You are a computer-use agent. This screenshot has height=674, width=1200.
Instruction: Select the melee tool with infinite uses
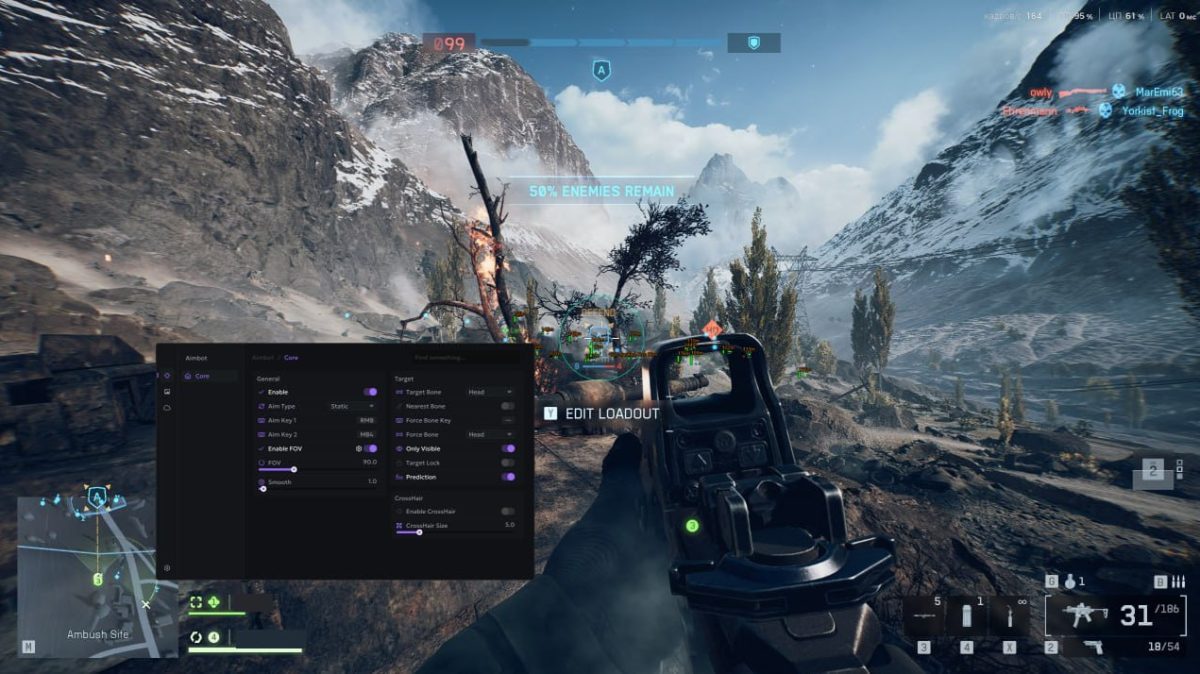click(x=1010, y=616)
